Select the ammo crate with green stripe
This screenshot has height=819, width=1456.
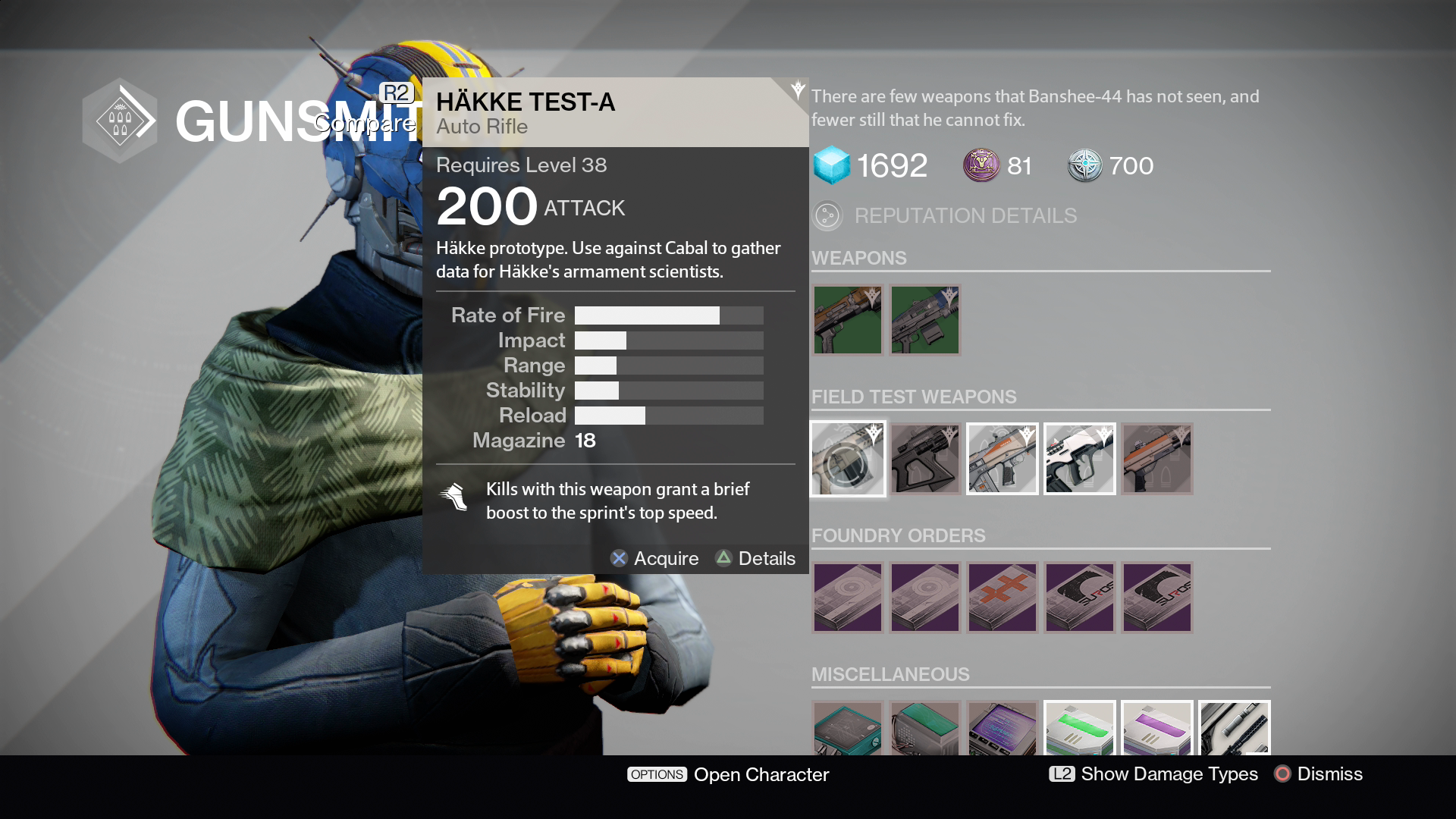coord(1080,729)
